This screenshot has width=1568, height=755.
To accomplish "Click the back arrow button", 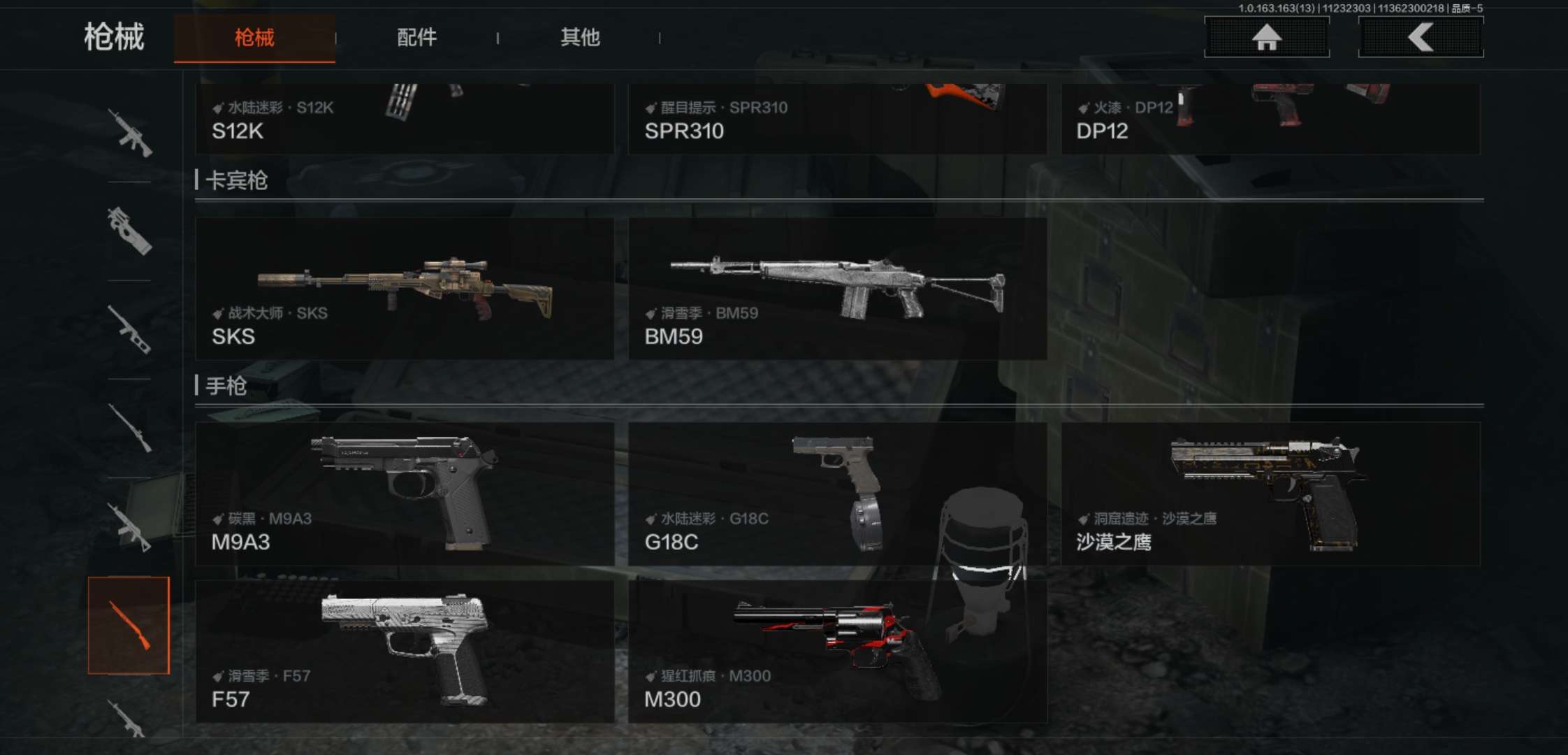I will pyautogui.click(x=1421, y=37).
